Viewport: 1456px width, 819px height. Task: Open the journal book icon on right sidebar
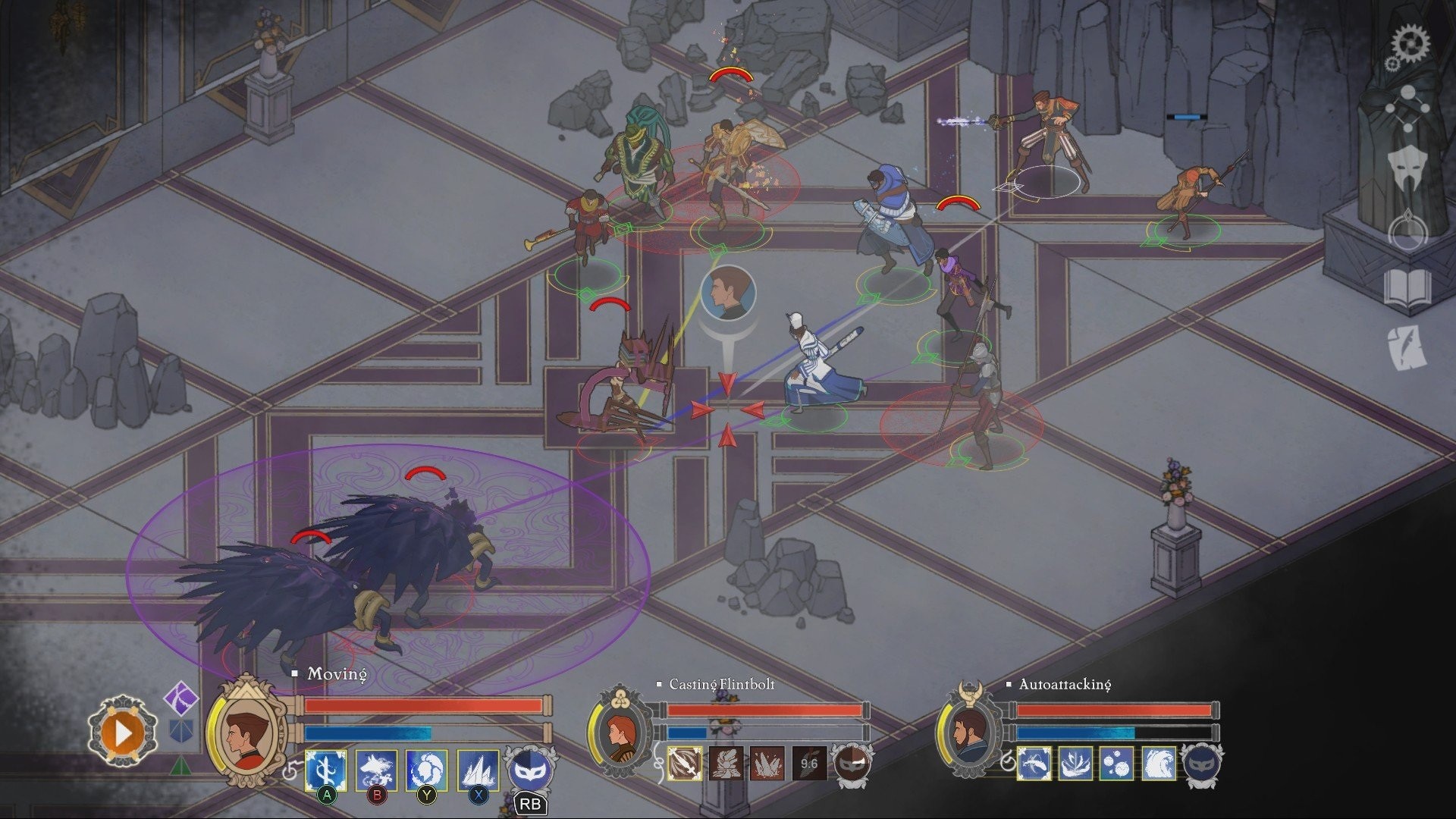1406,286
